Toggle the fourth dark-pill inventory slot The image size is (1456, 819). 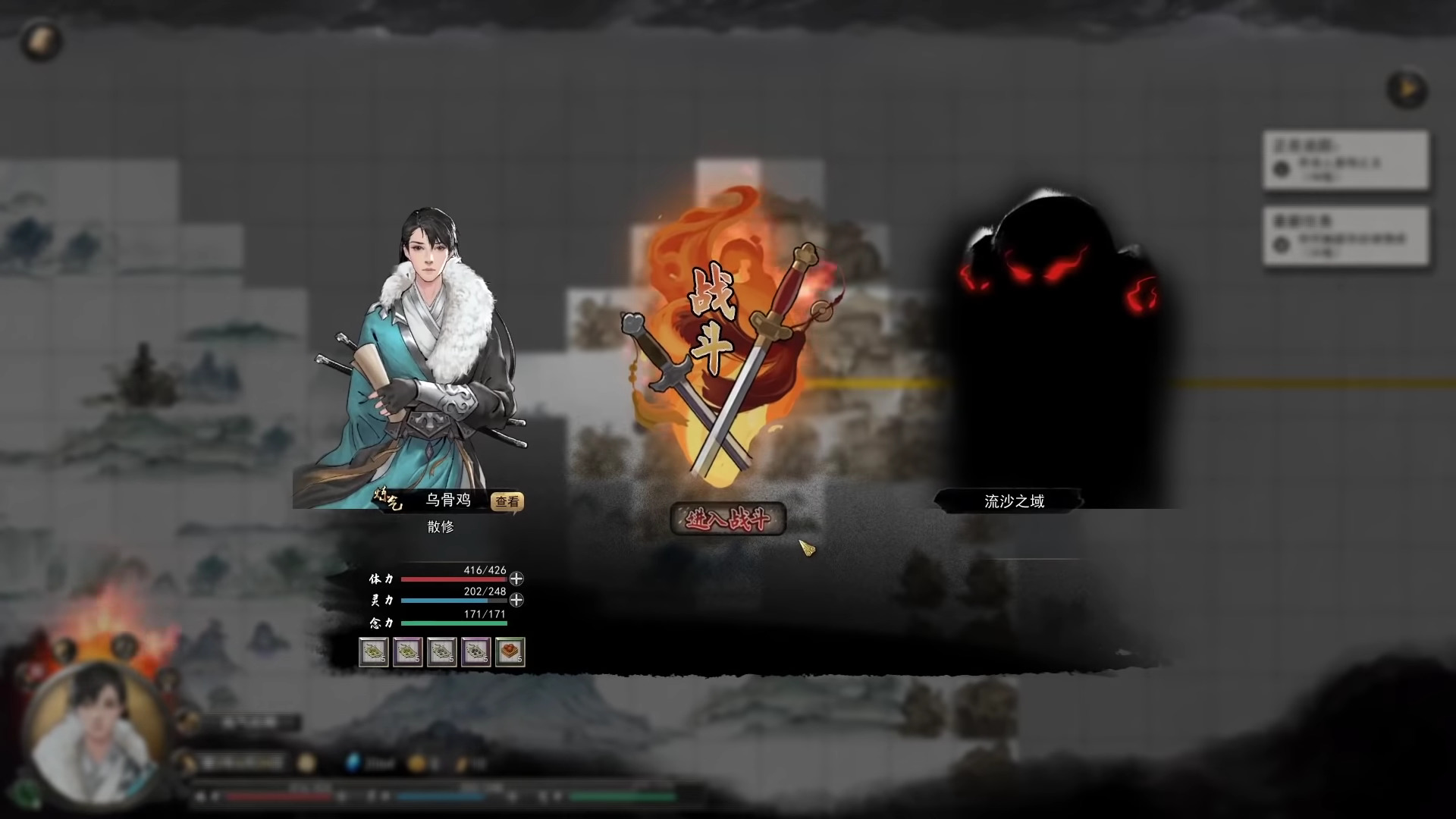[x=475, y=652]
